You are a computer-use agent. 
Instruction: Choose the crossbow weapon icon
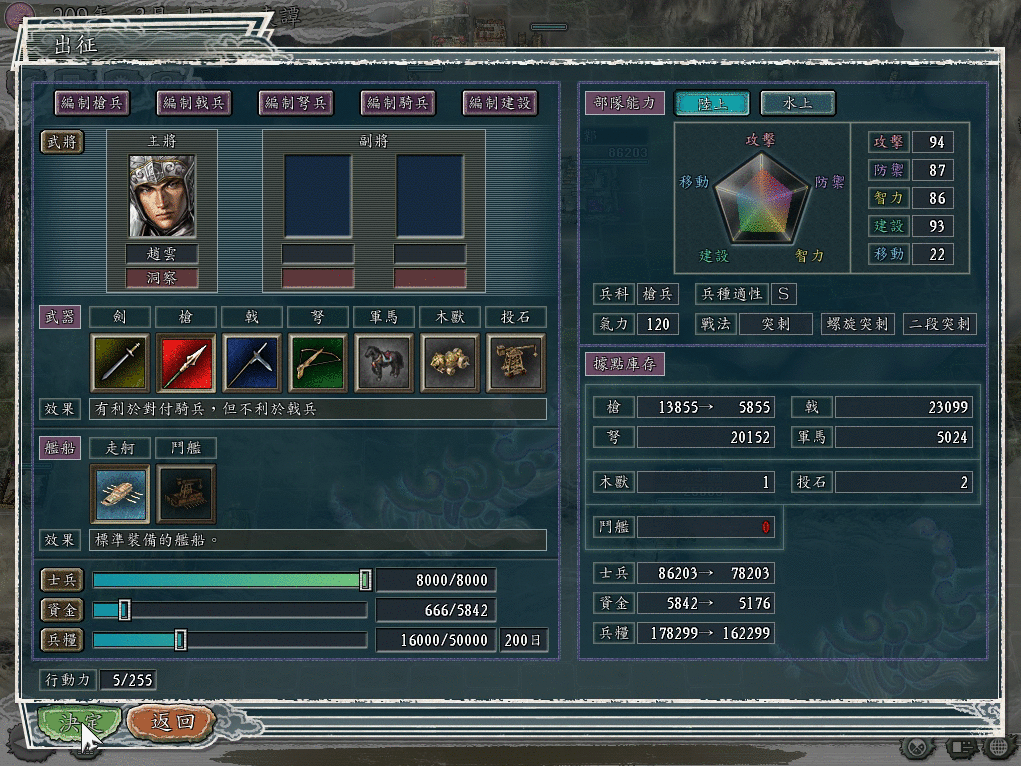click(x=318, y=362)
